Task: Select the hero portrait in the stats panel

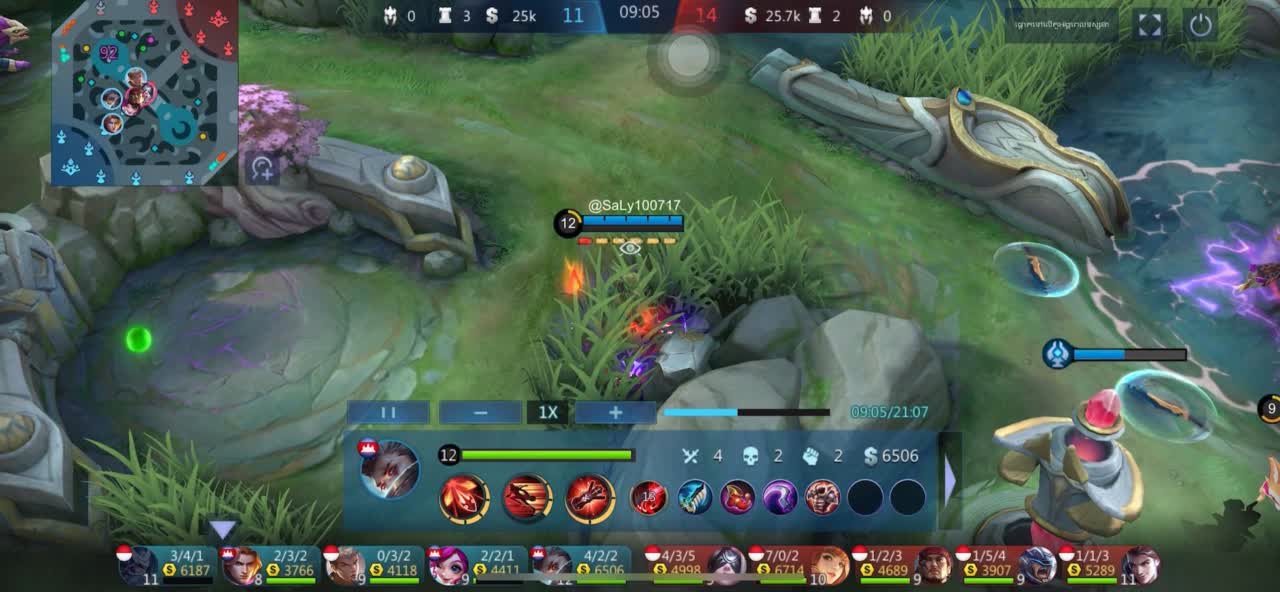Action: tap(390, 469)
